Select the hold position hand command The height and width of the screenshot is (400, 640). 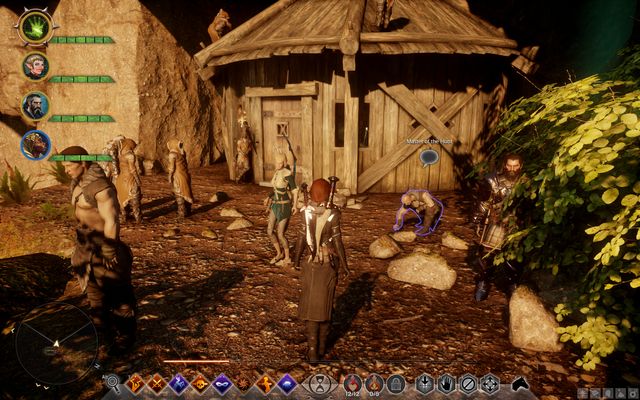(445, 383)
